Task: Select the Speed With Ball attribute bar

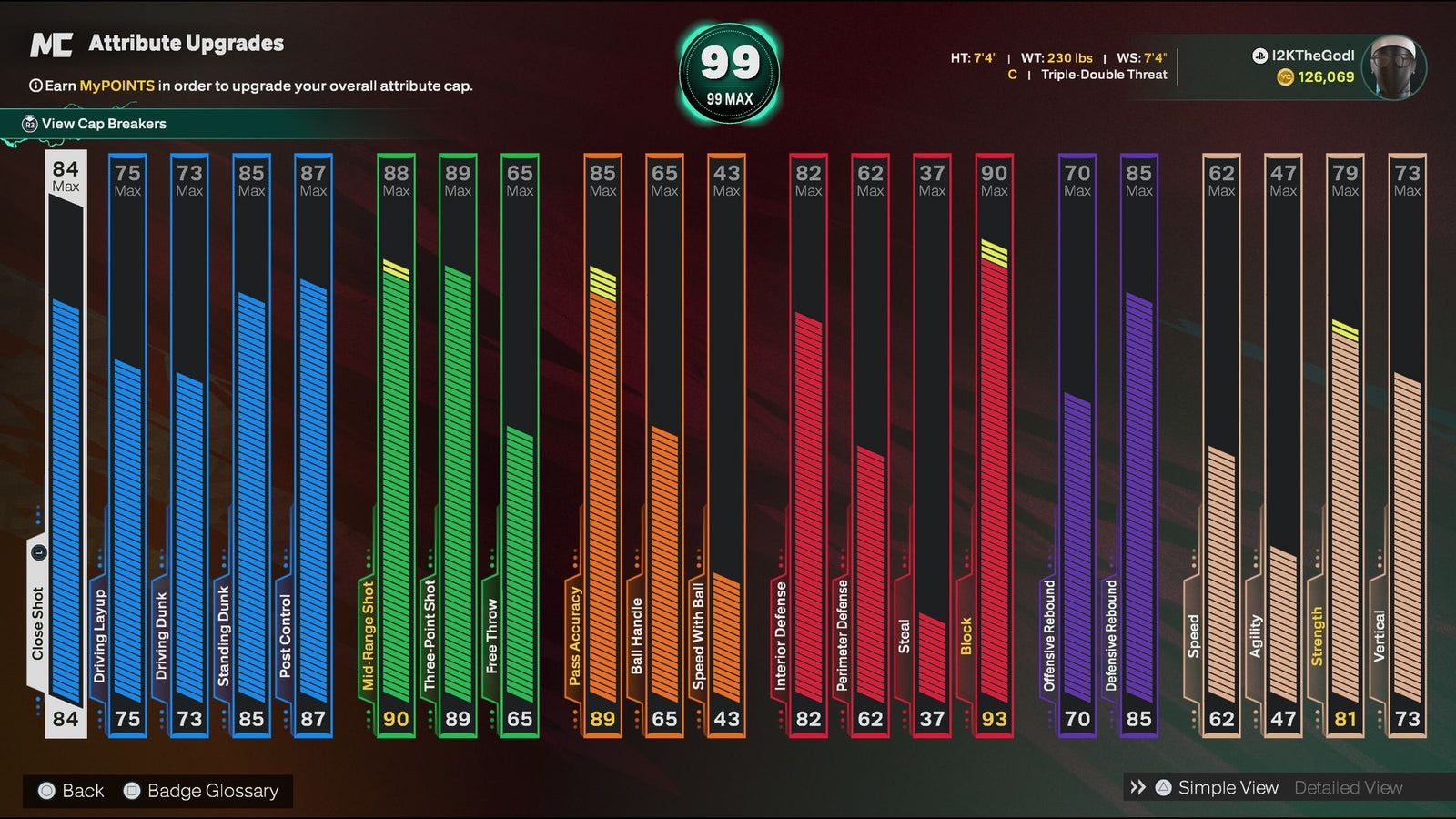Action: click(x=726, y=446)
